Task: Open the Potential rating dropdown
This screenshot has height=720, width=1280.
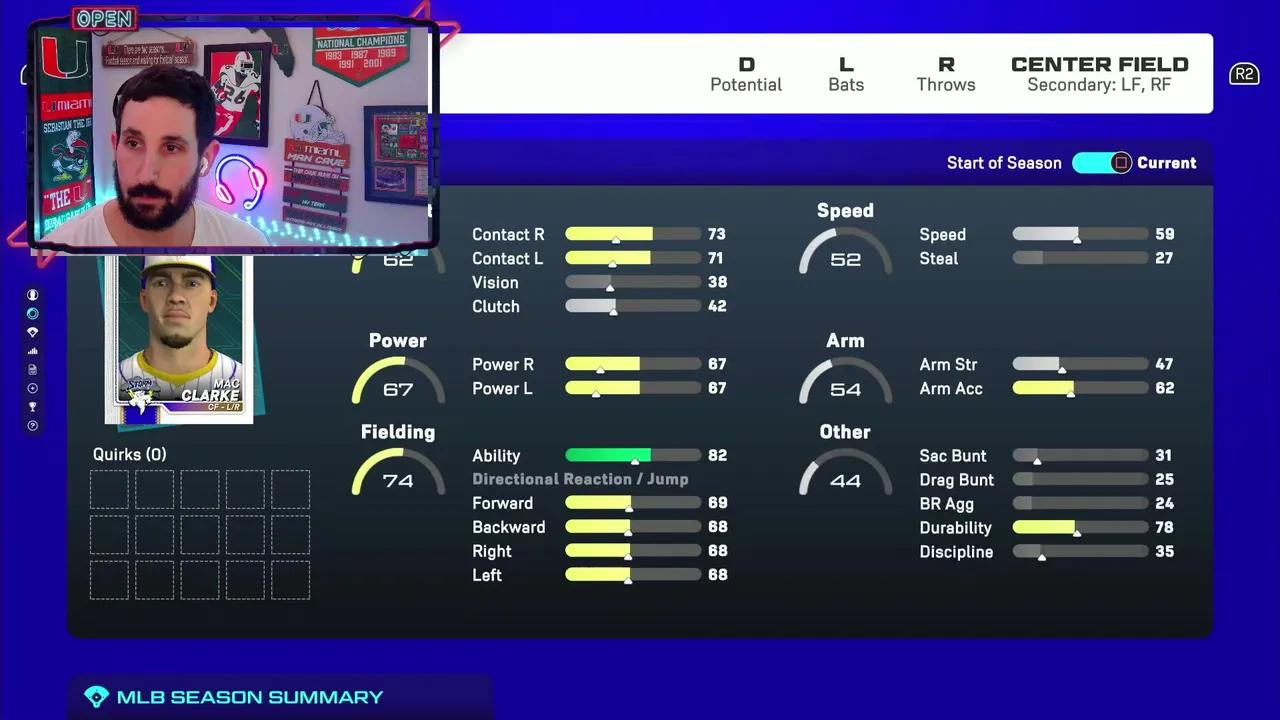Action: point(746,73)
